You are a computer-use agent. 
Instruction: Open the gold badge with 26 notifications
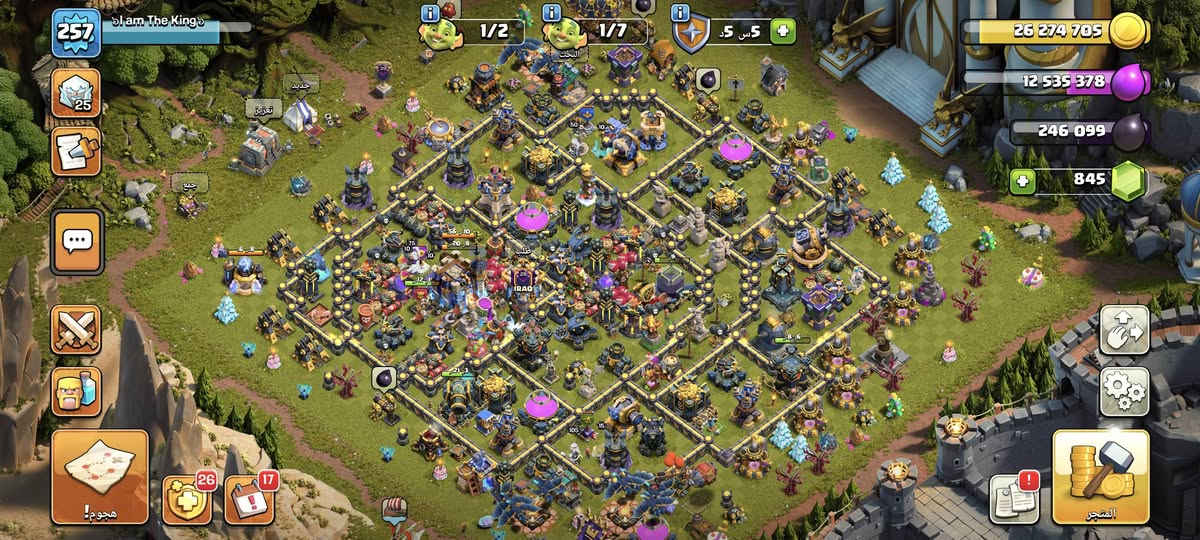[186, 498]
